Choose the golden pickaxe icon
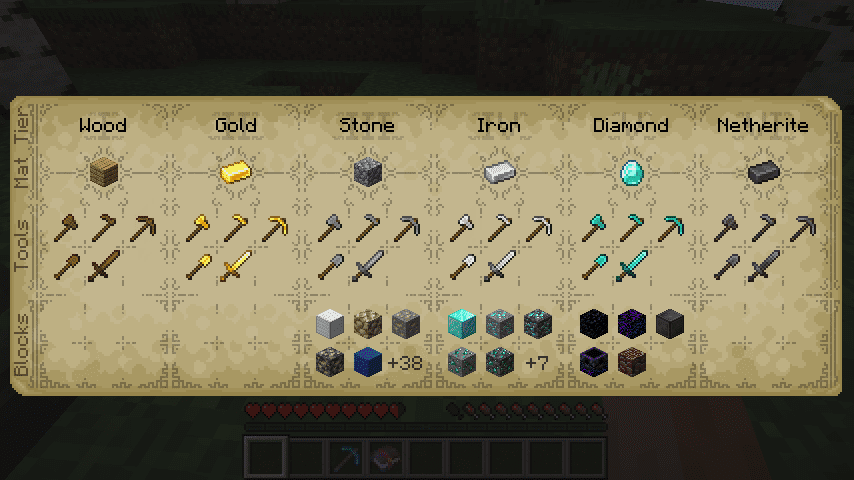854x480 pixels. click(275, 229)
